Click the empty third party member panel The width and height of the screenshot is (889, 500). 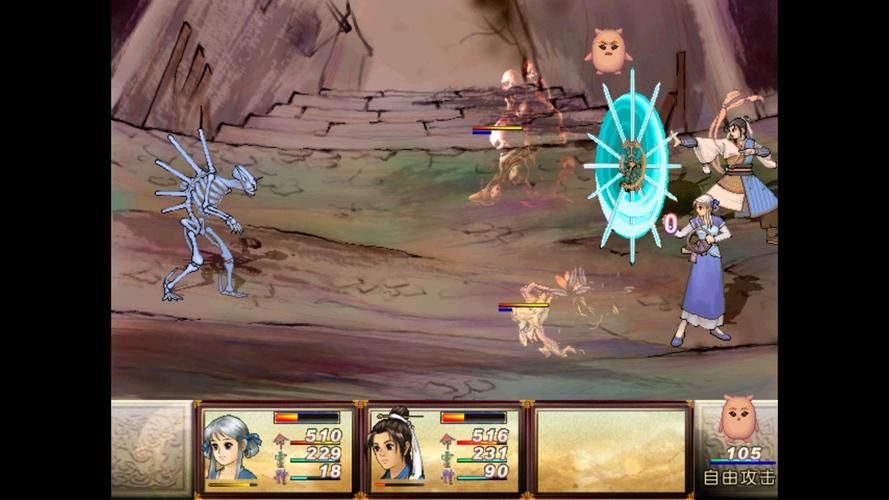point(611,450)
